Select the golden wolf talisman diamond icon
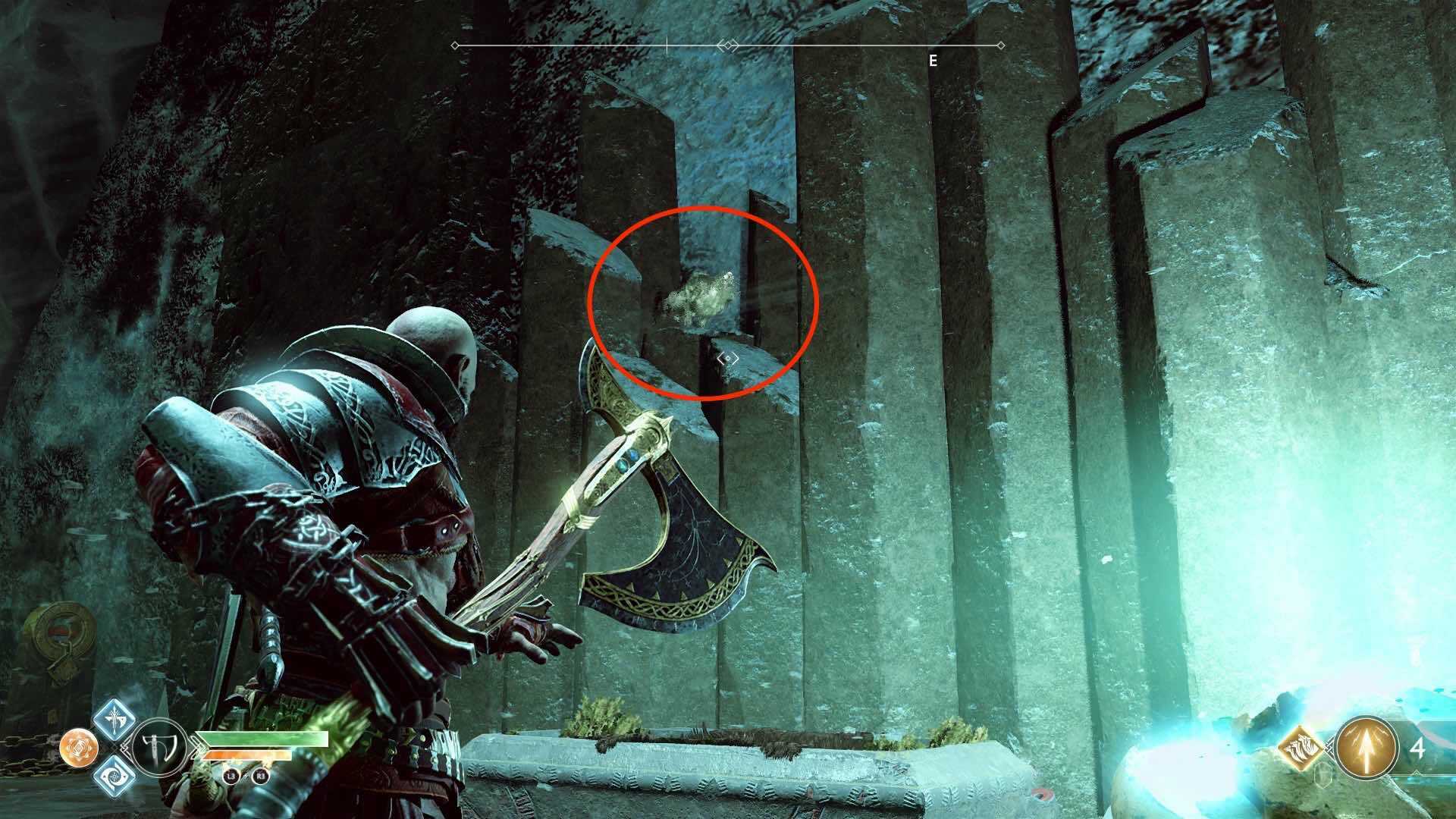Viewport: 1456px width, 819px height. [1301, 747]
